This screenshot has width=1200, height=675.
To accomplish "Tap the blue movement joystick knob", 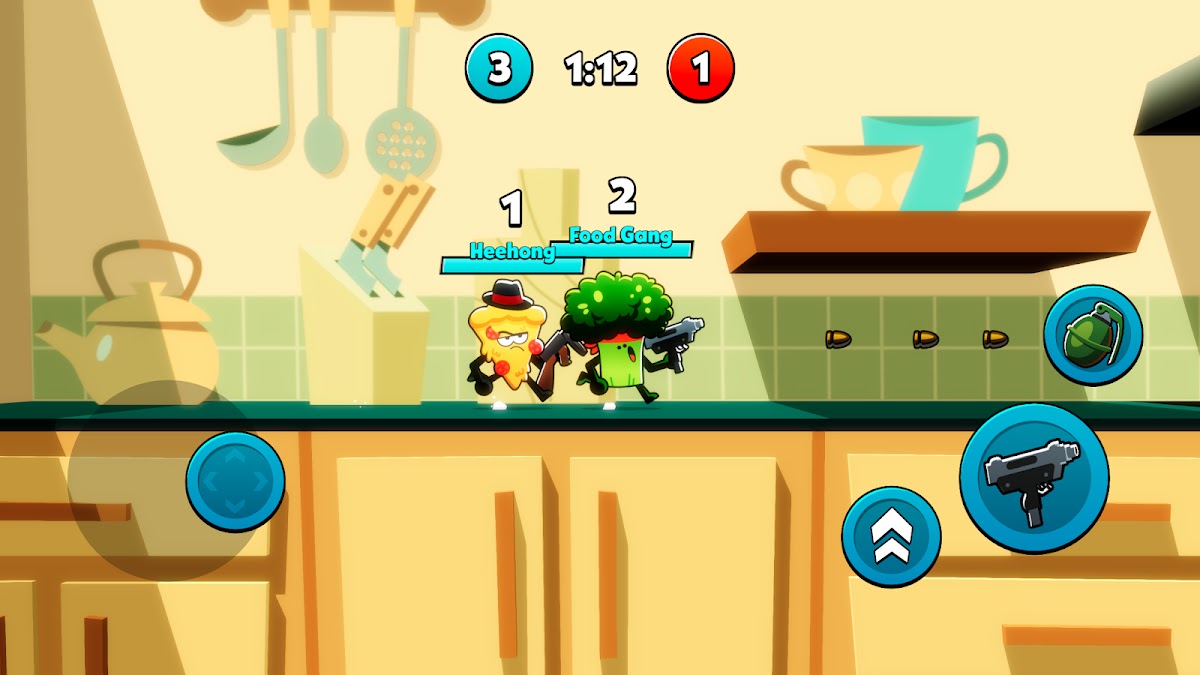I will pyautogui.click(x=235, y=481).
